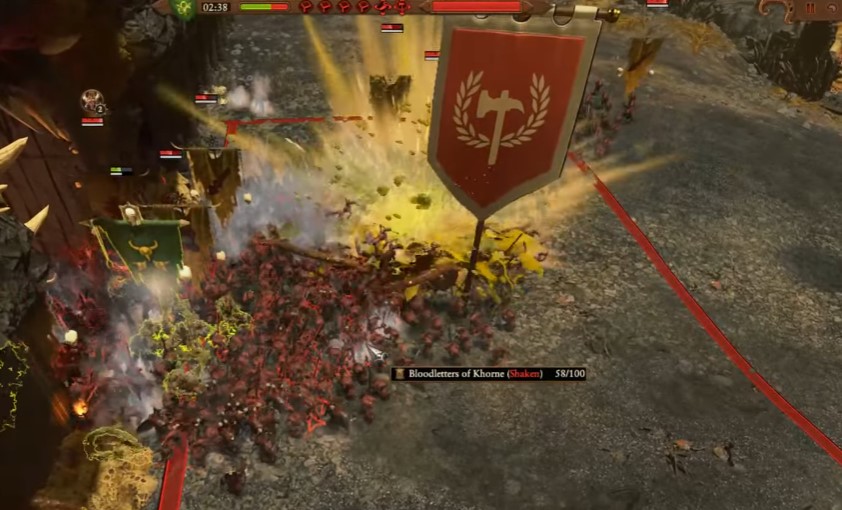Select the round hero portrait marked 2

coord(92,102)
